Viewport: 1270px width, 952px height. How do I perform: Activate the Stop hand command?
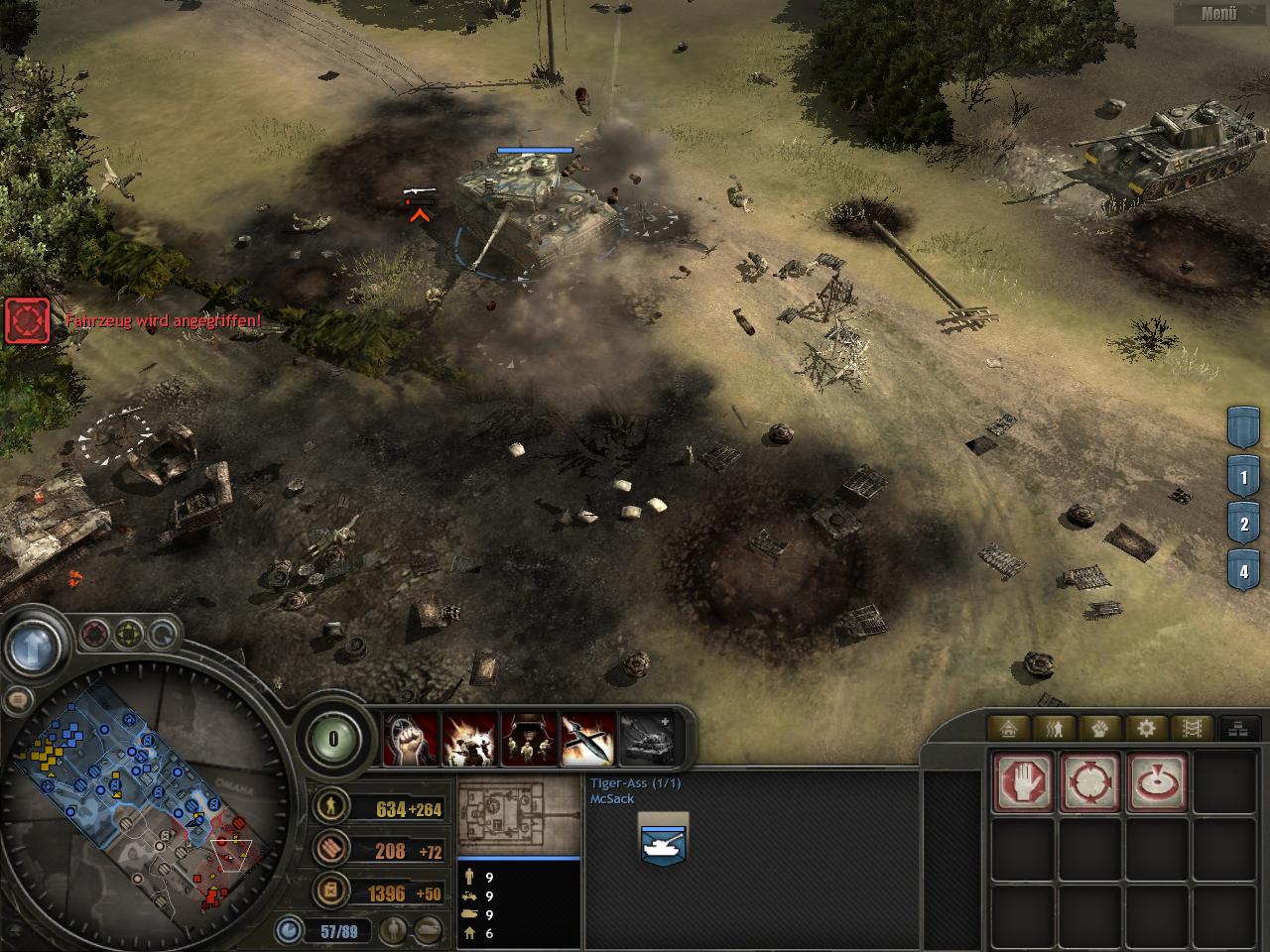1023,781
